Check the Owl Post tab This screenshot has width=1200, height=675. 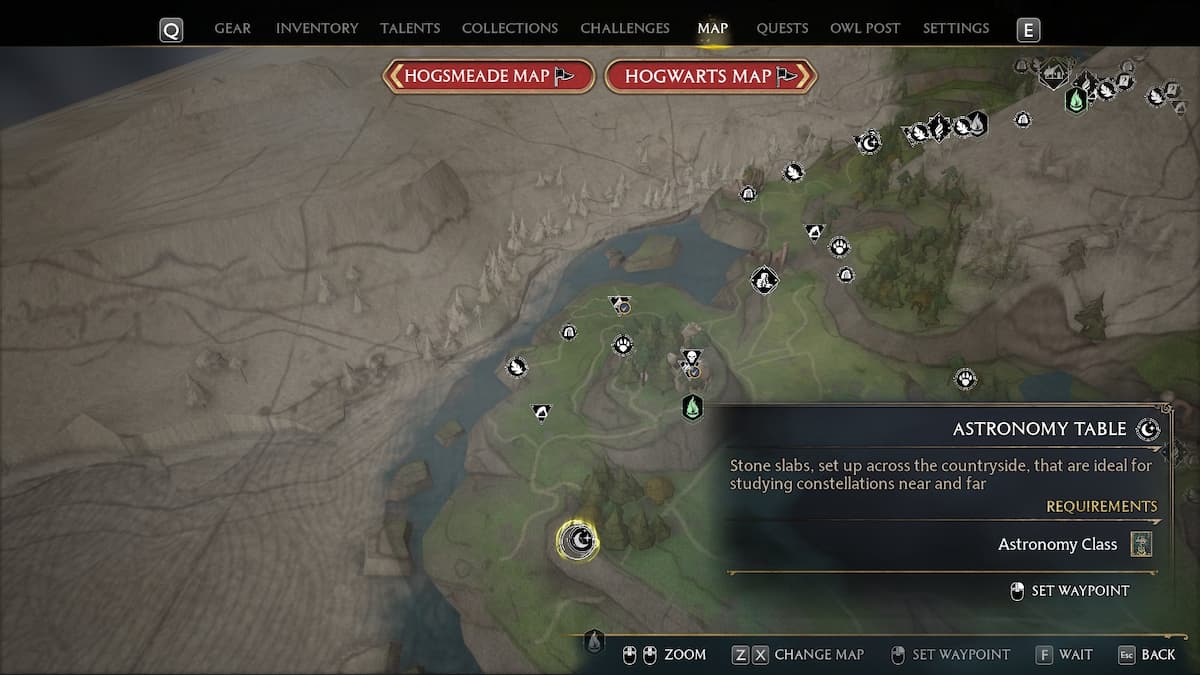(865, 28)
